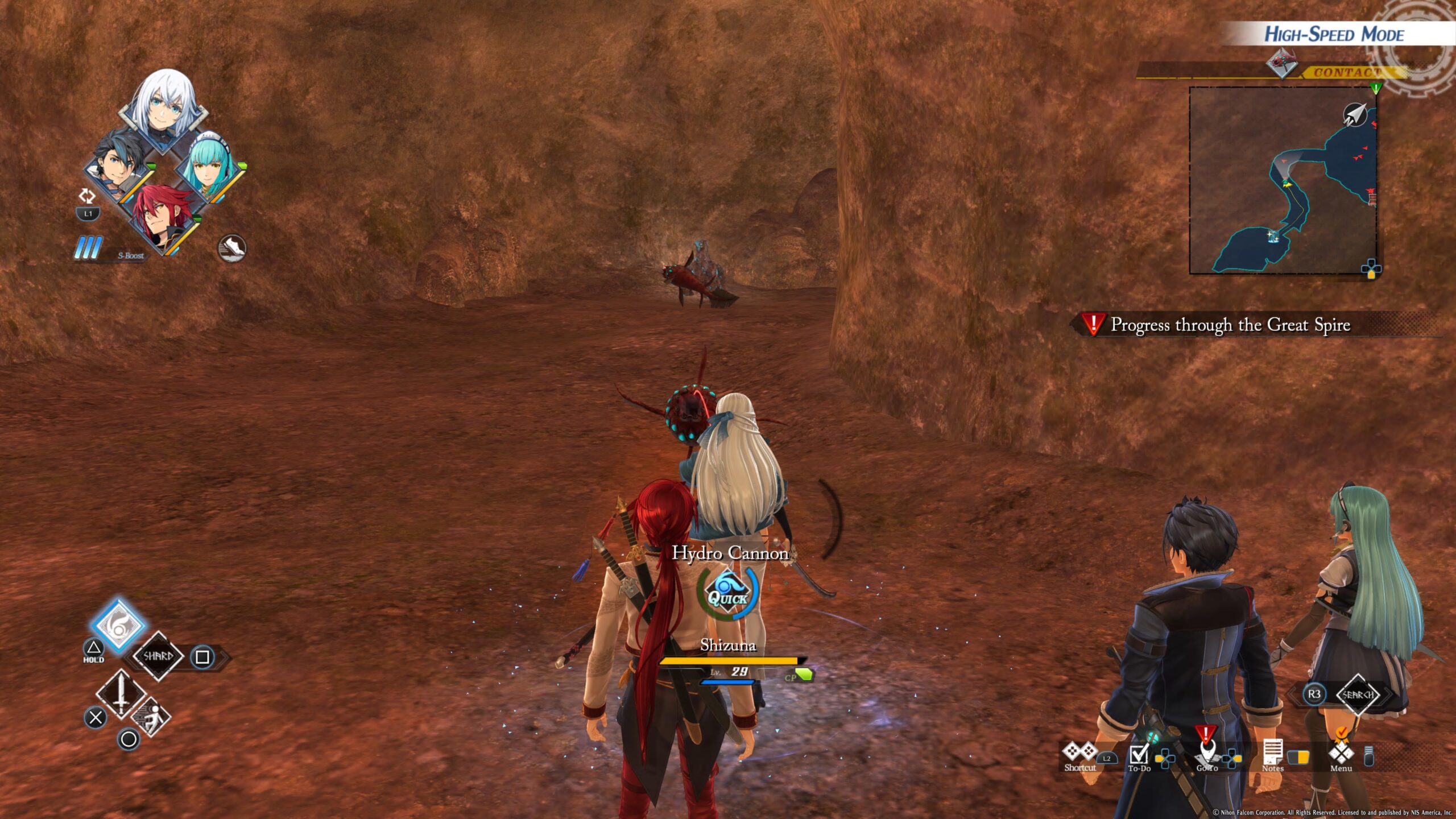Select the red-haired party member portrait
This screenshot has height=819, width=1456.
(x=164, y=216)
